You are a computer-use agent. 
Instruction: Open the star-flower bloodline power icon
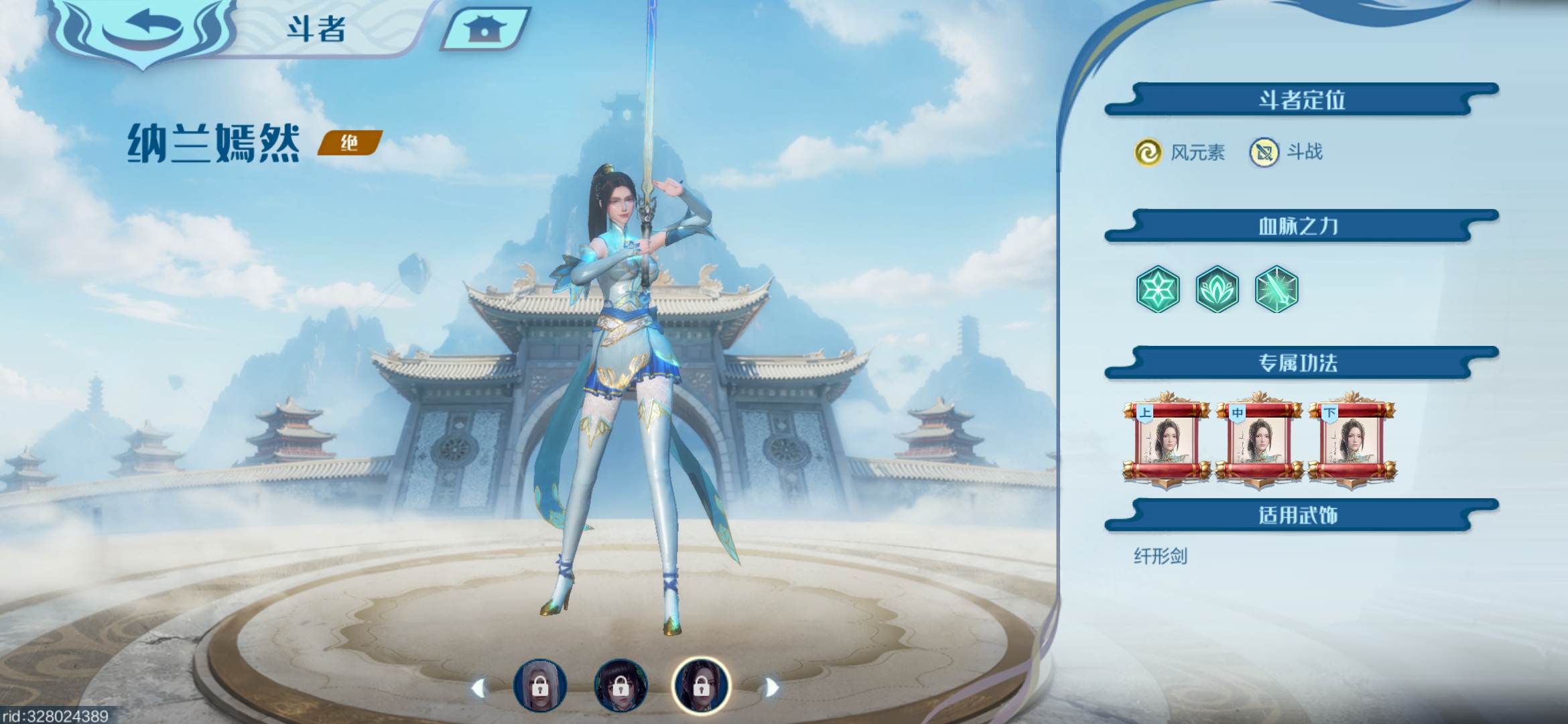(x=1158, y=290)
